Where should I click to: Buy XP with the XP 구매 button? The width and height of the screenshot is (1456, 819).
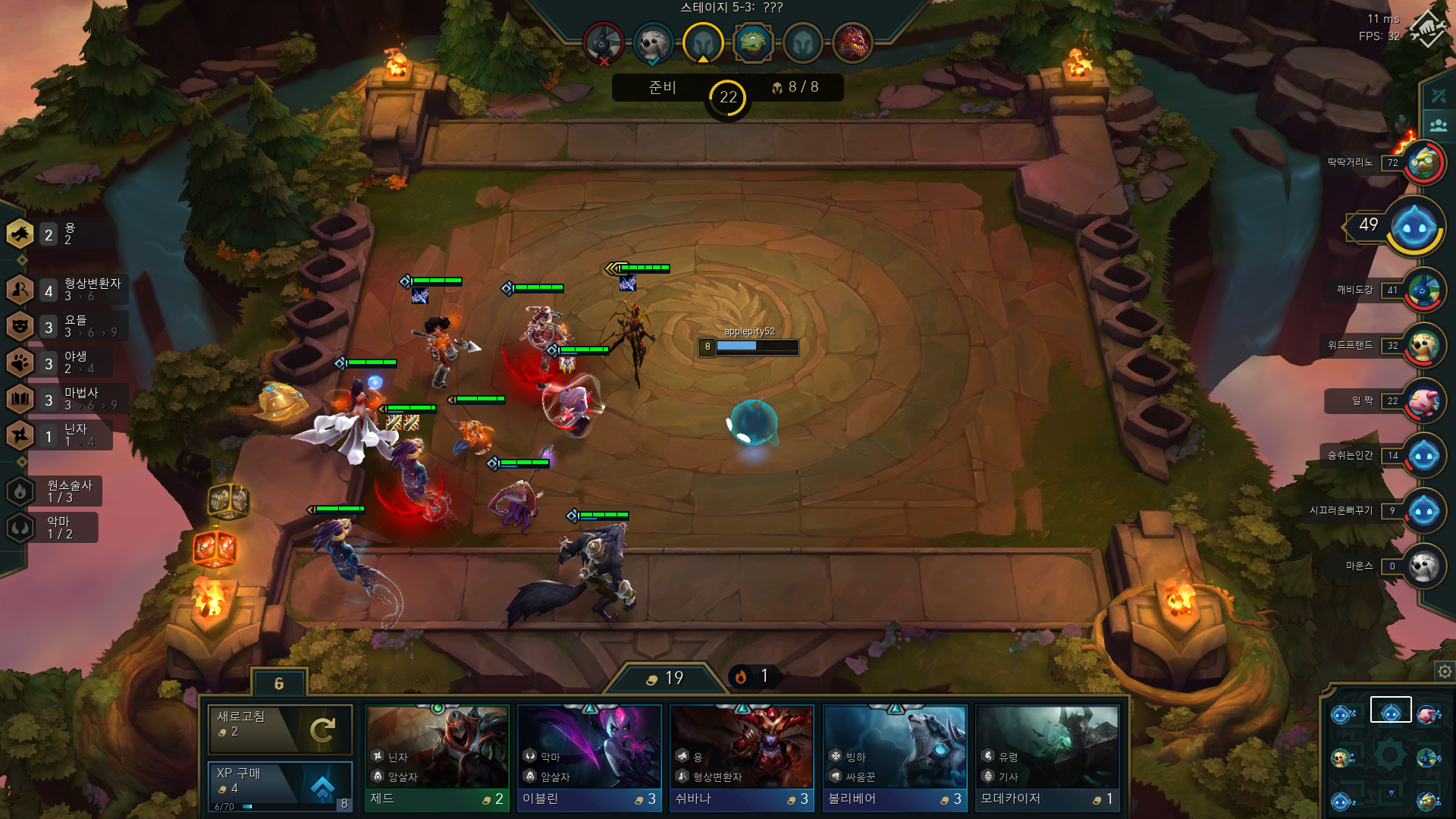coord(280,785)
